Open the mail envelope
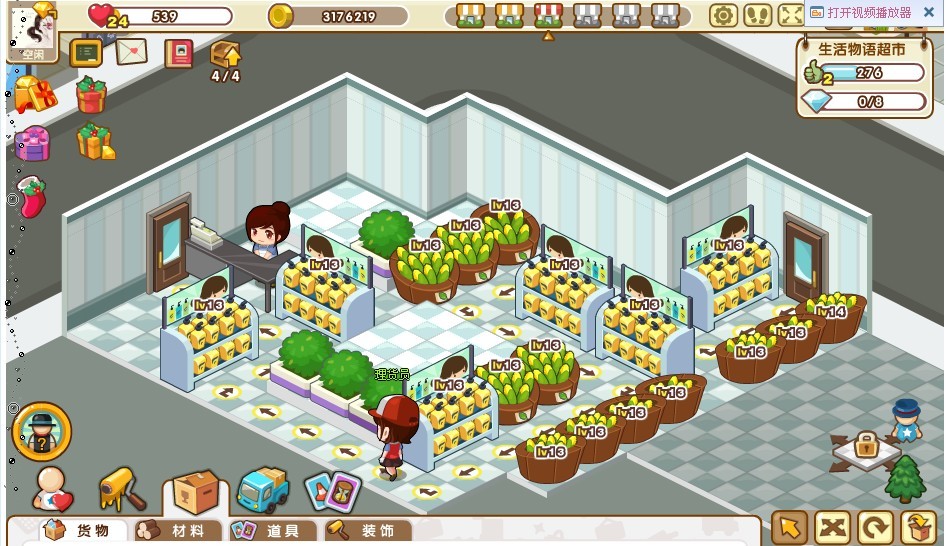 pyautogui.click(x=131, y=52)
